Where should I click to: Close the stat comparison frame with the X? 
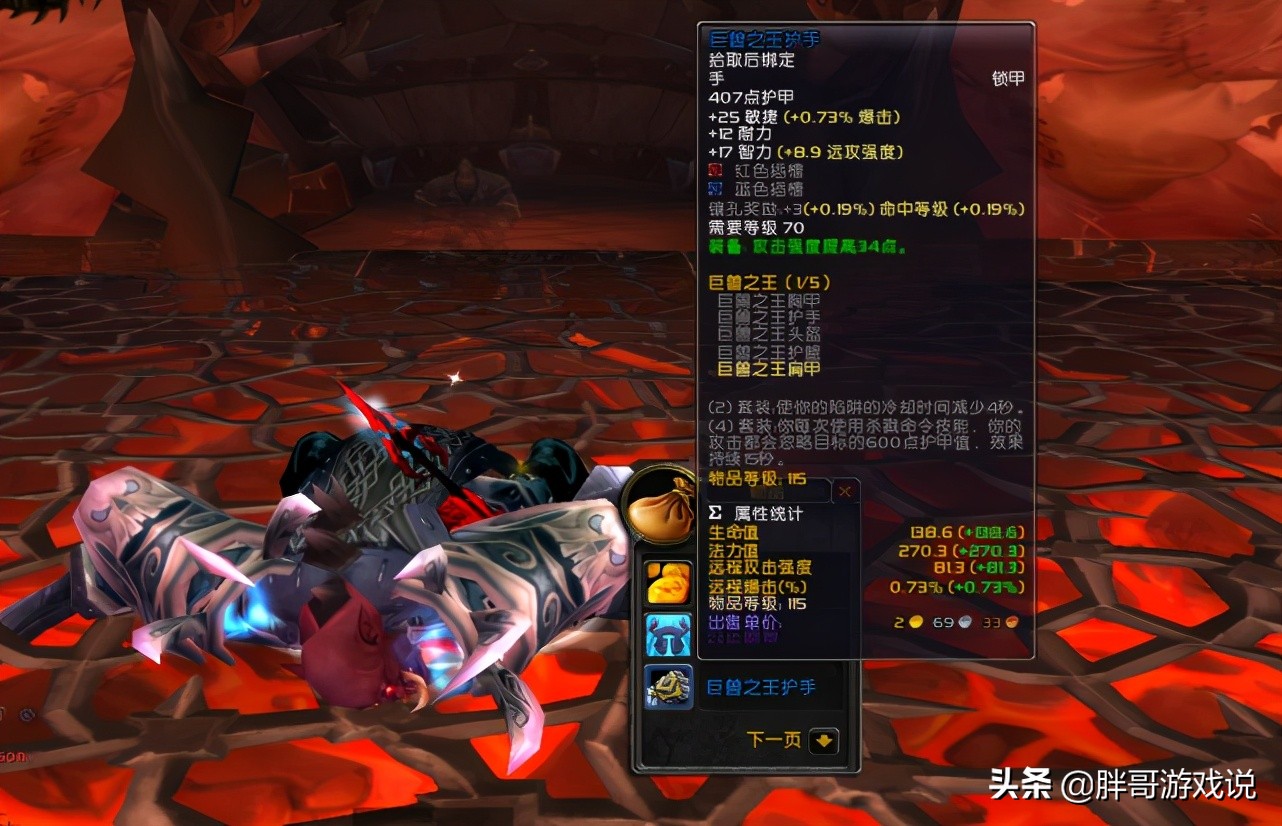pyautogui.click(x=843, y=490)
